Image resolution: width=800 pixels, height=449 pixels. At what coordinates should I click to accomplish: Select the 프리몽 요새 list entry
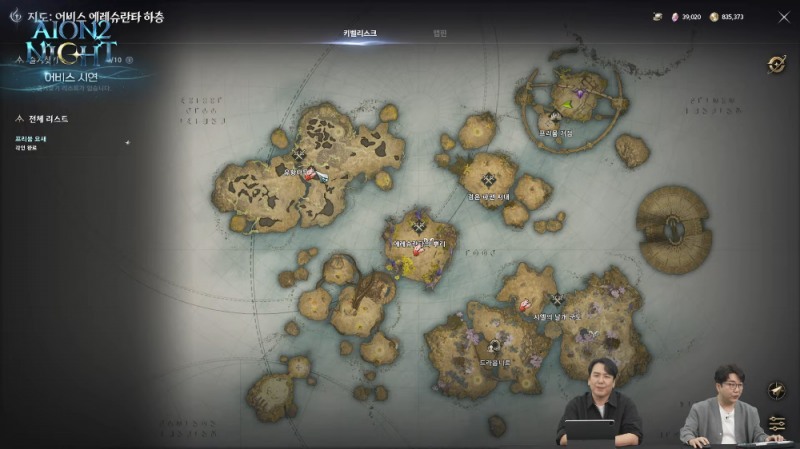coord(31,139)
